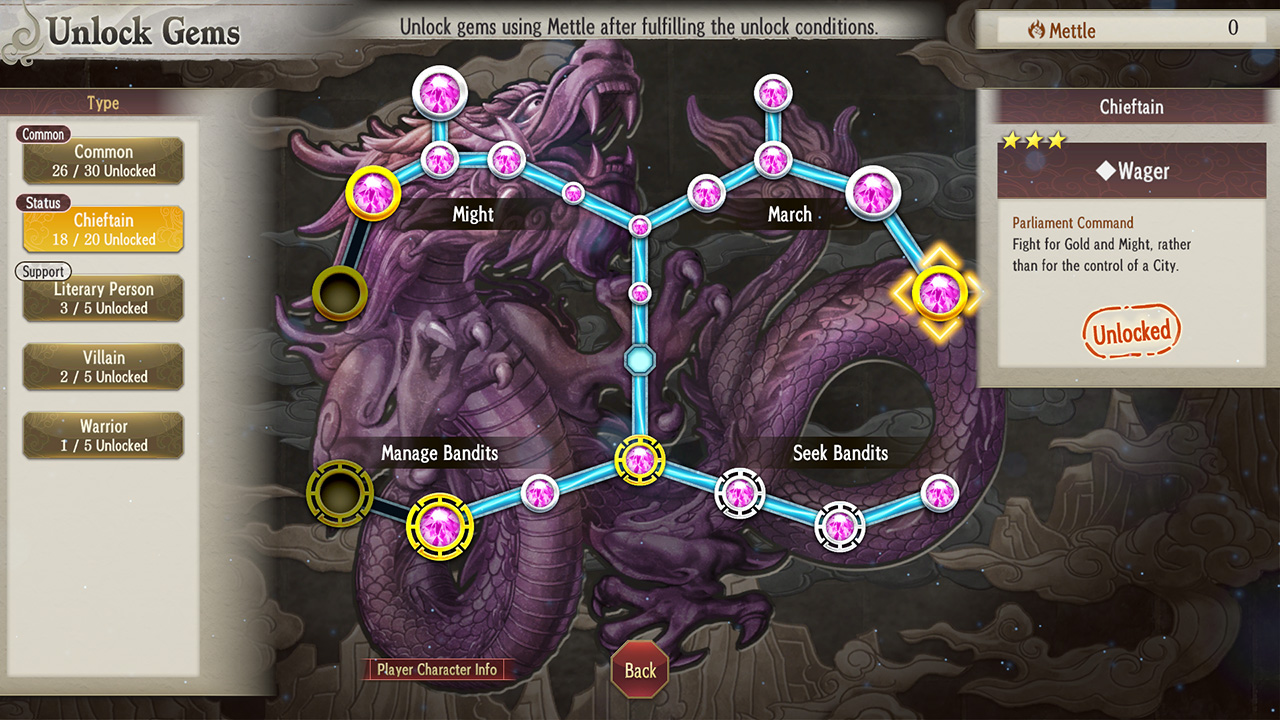Open Player Character Info
Viewport: 1280px width, 720px height.
[437, 670]
